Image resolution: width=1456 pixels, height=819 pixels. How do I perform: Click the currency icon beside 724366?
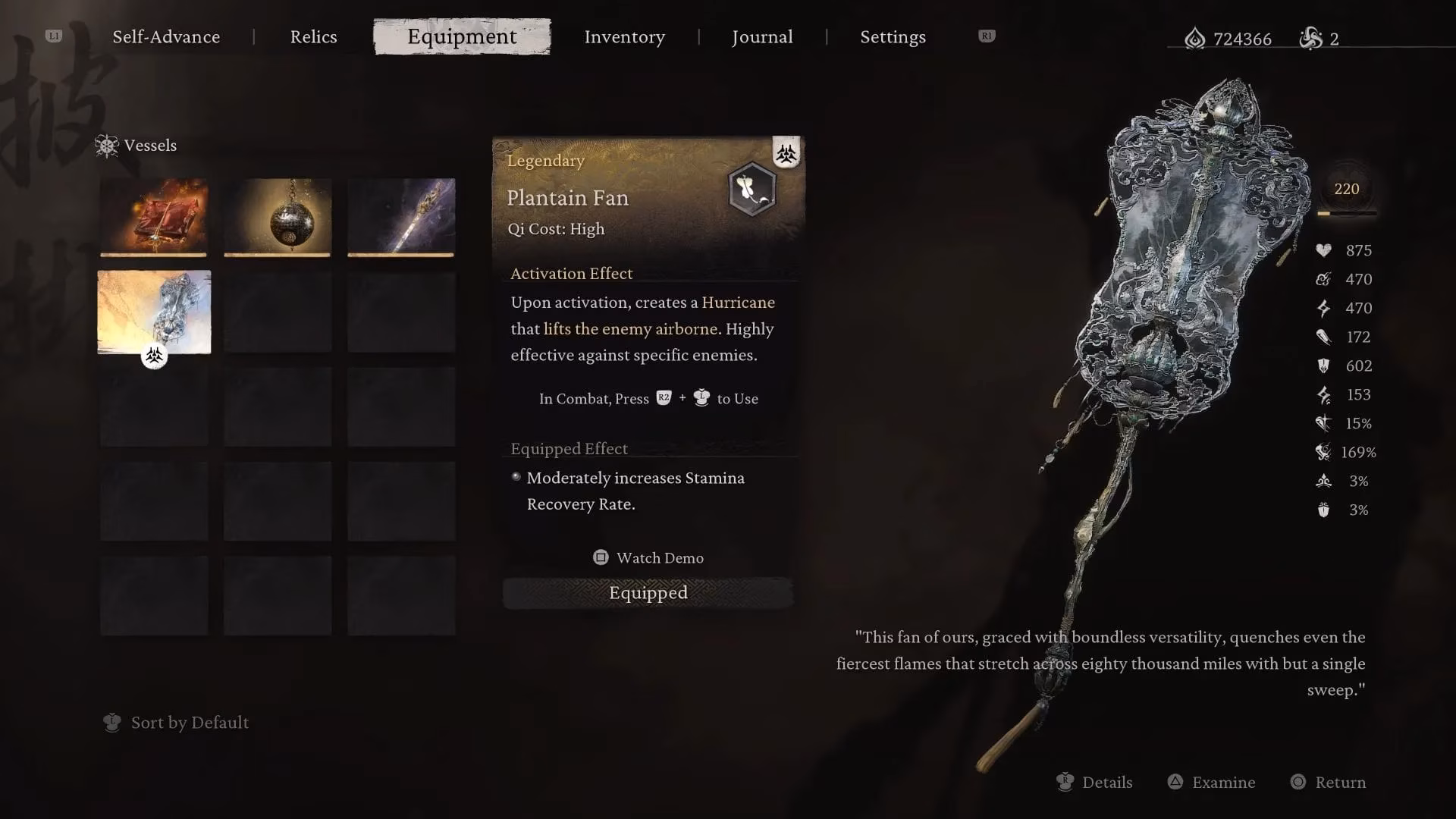1196,39
